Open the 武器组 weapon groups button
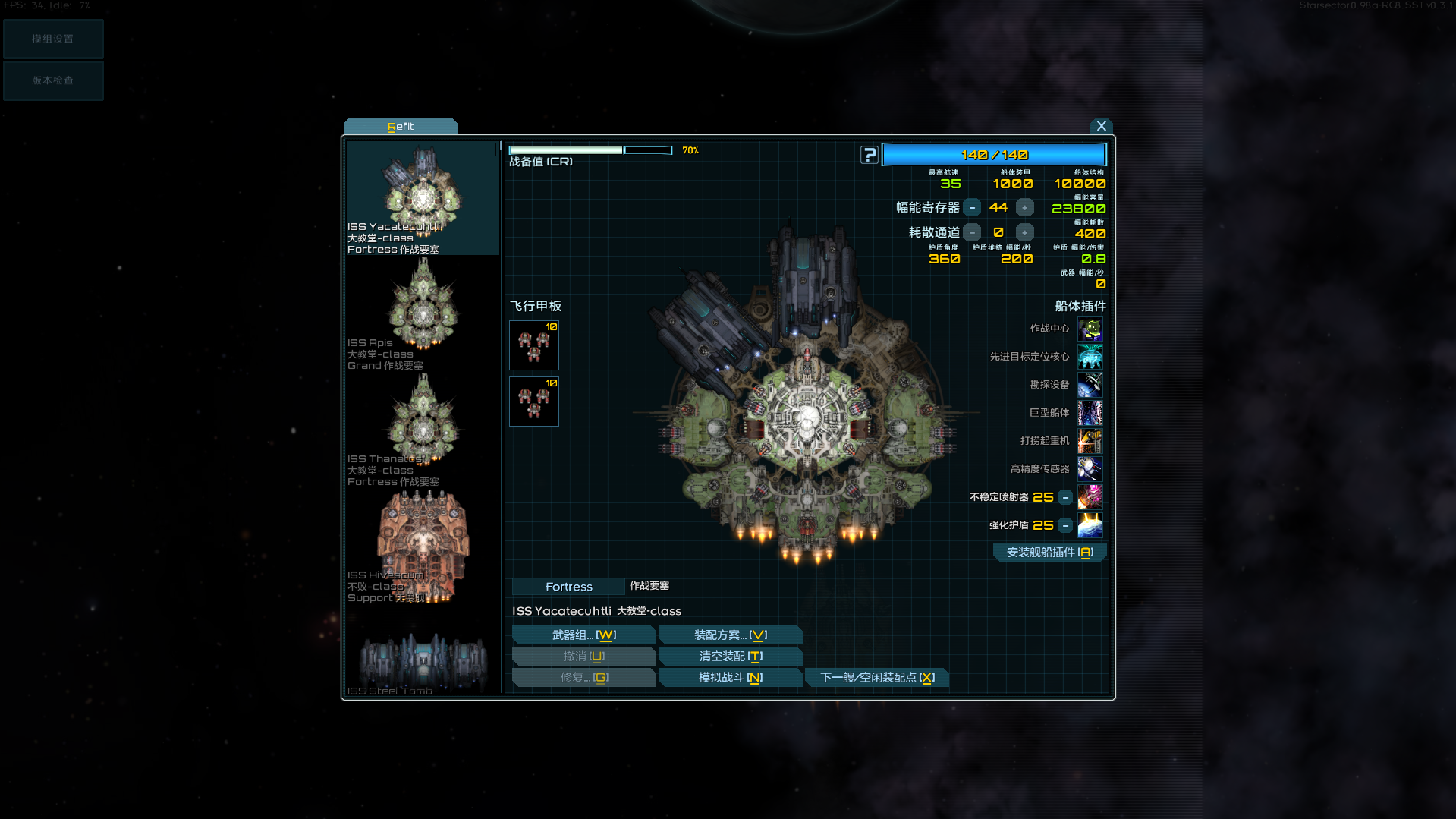Viewport: 1456px width, 819px height. click(583, 635)
